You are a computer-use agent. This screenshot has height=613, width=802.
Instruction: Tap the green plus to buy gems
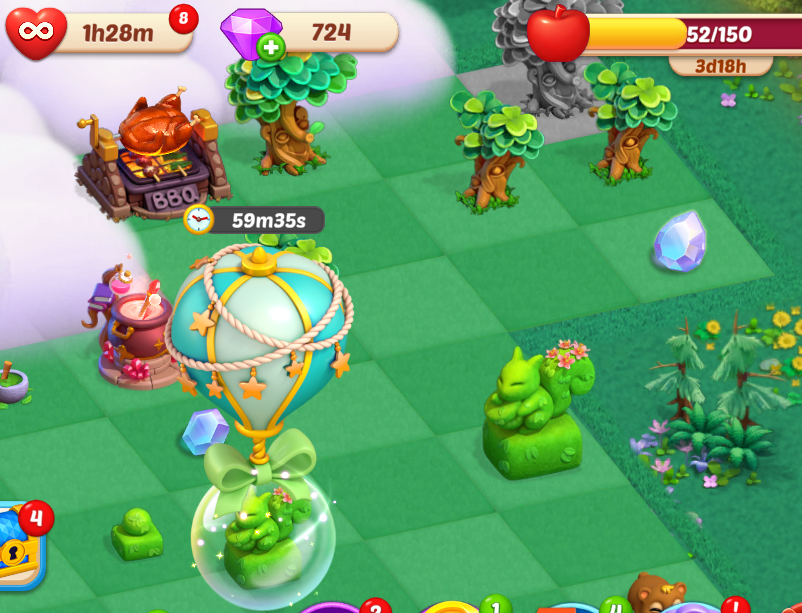270,46
